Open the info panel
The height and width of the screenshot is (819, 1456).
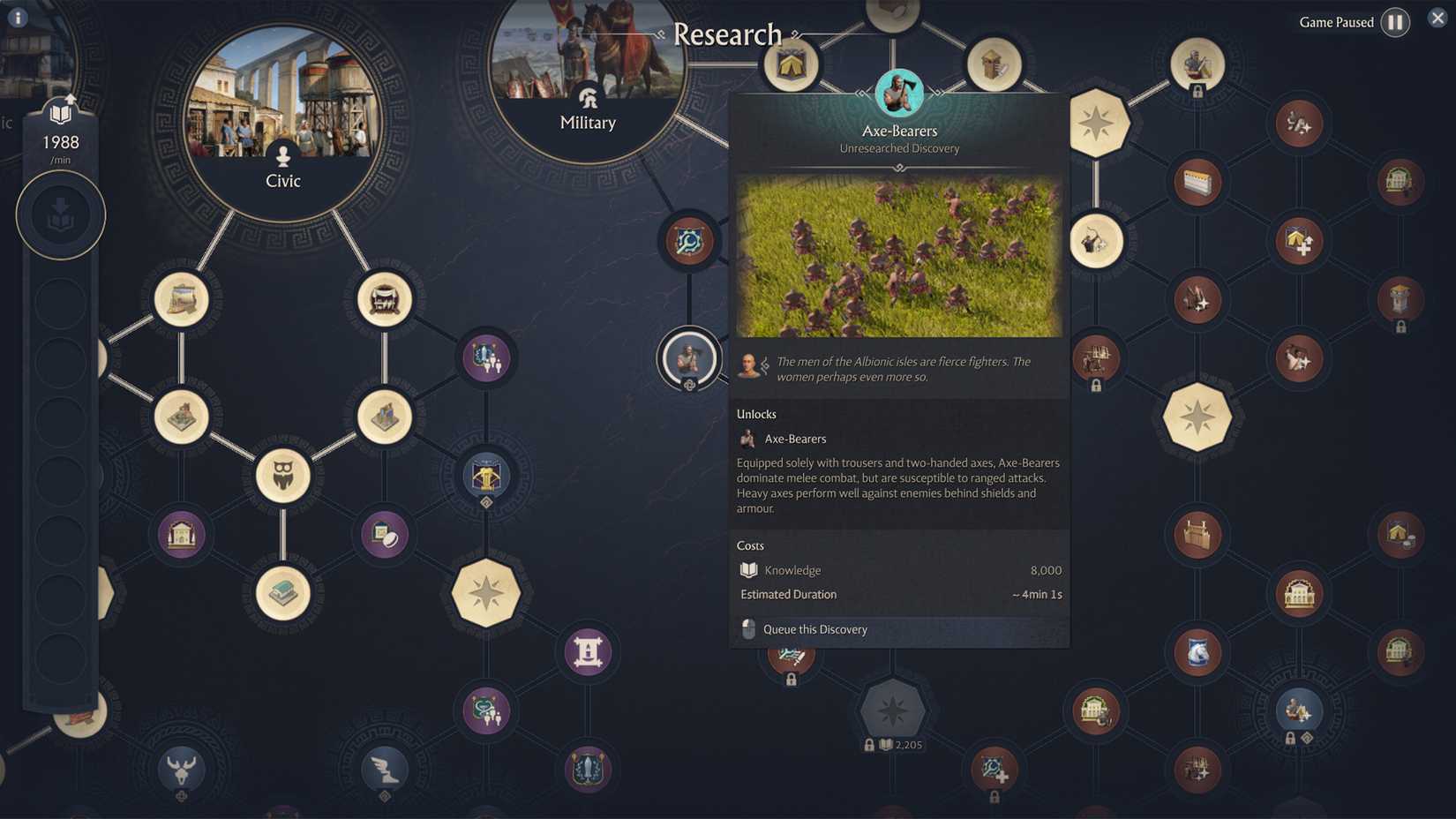pyautogui.click(x=17, y=16)
